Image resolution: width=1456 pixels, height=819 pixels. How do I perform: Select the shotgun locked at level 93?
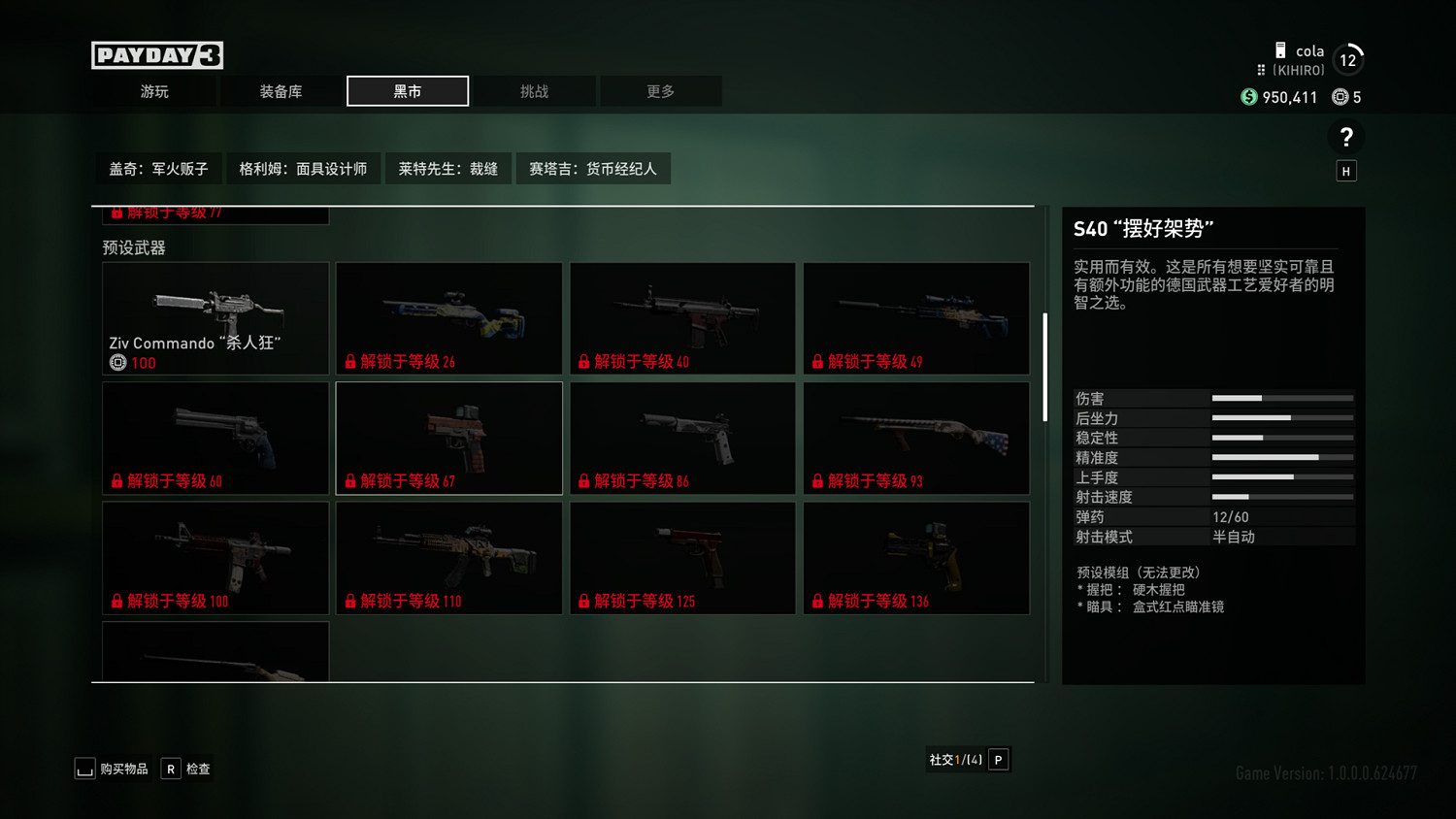pyautogui.click(x=916, y=438)
